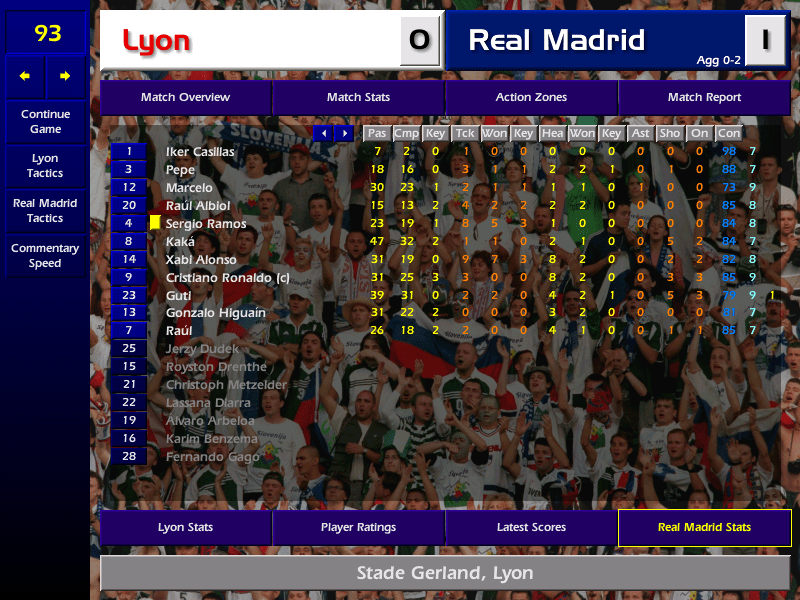Open Lyon Tactics
The image size is (800, 600).
45,166
